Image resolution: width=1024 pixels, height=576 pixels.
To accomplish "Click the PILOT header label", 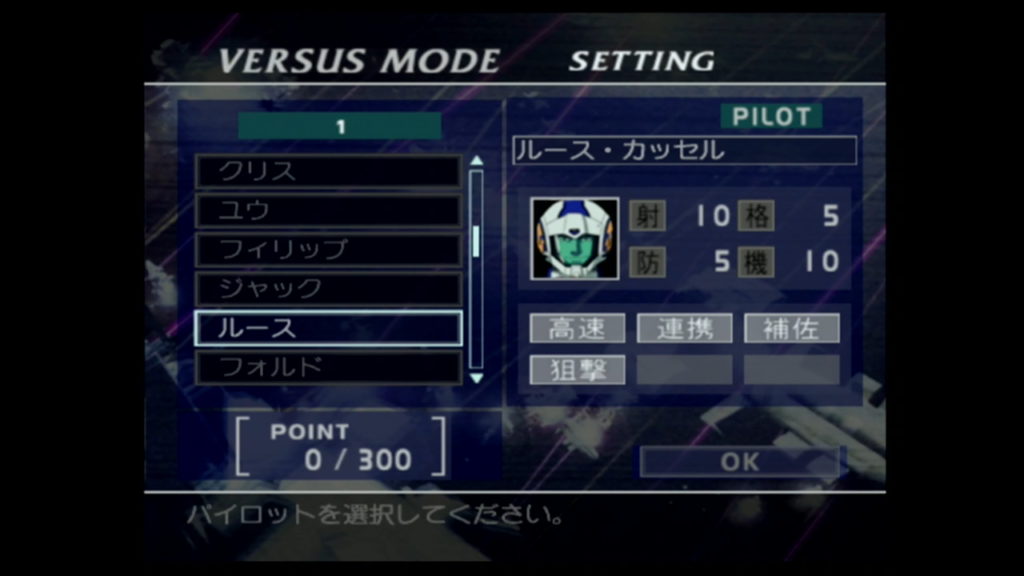I will pos(771,116).
